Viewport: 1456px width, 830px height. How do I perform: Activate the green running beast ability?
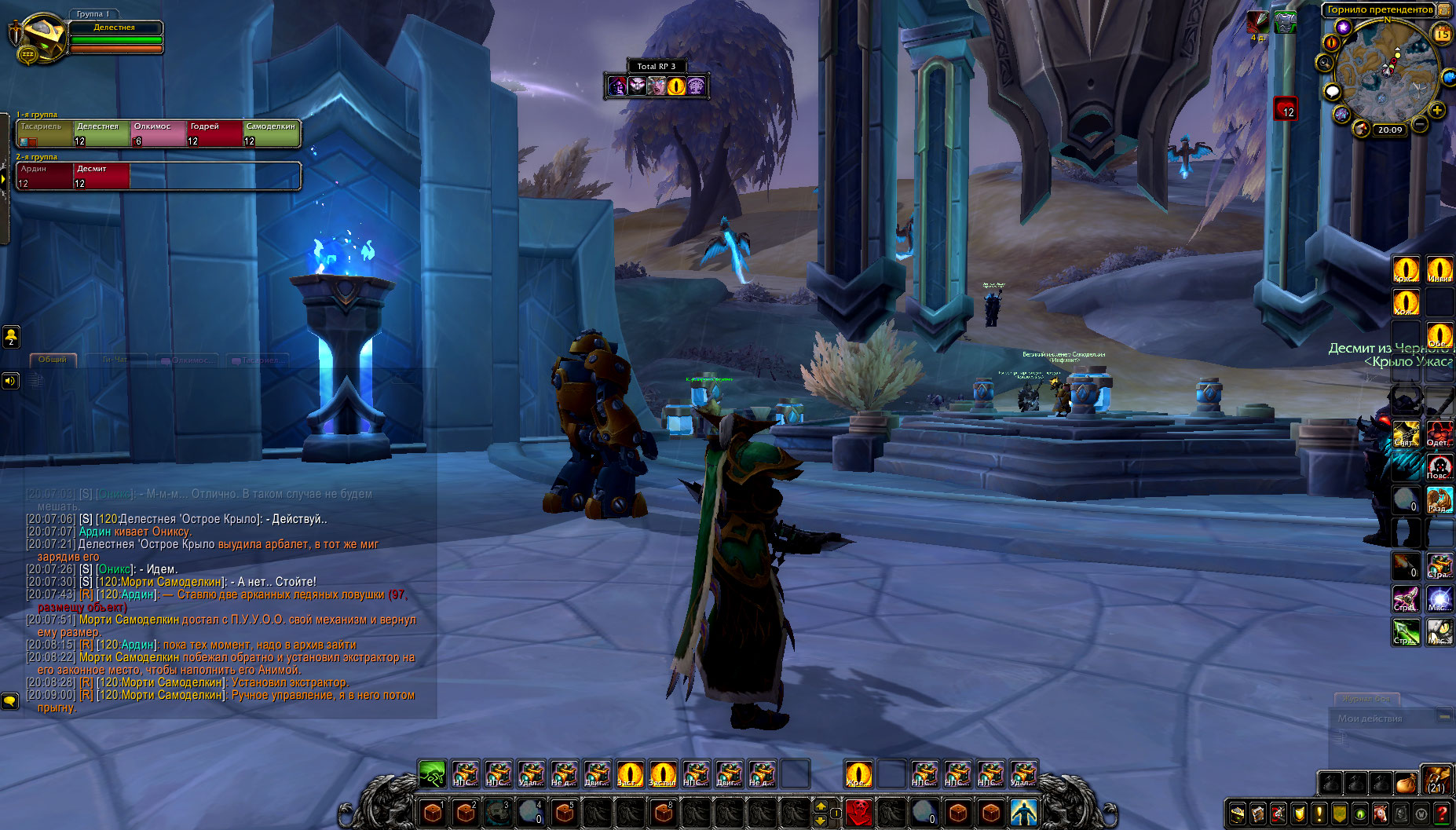(432, 773)
